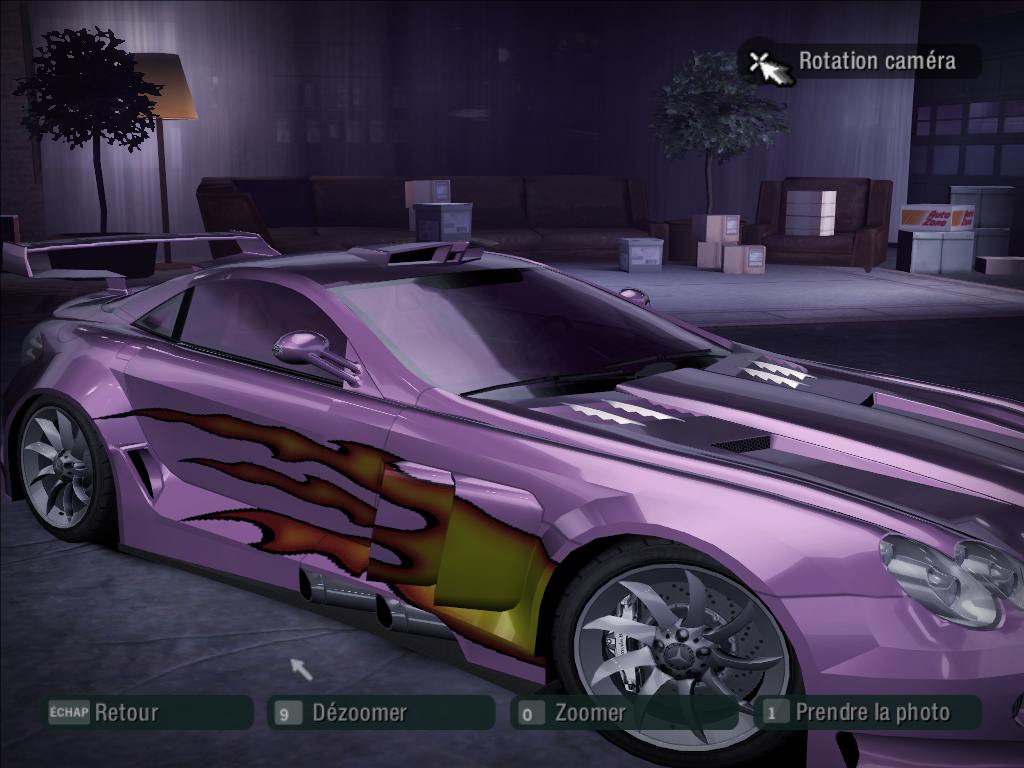Activate the Rotation caméra control
Screen dimensions: 1024x768
click(862, 61)
